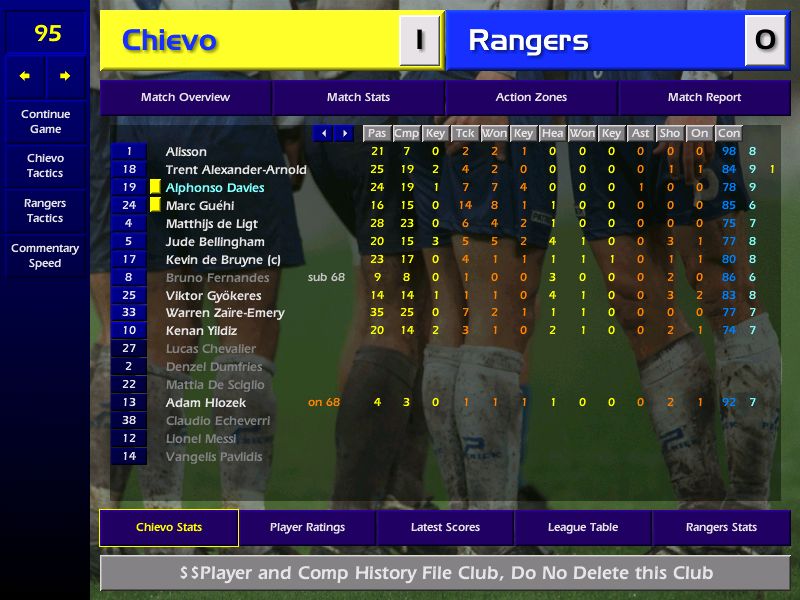
Task: Switch to Match Overview tab
Action: (185, 98)
